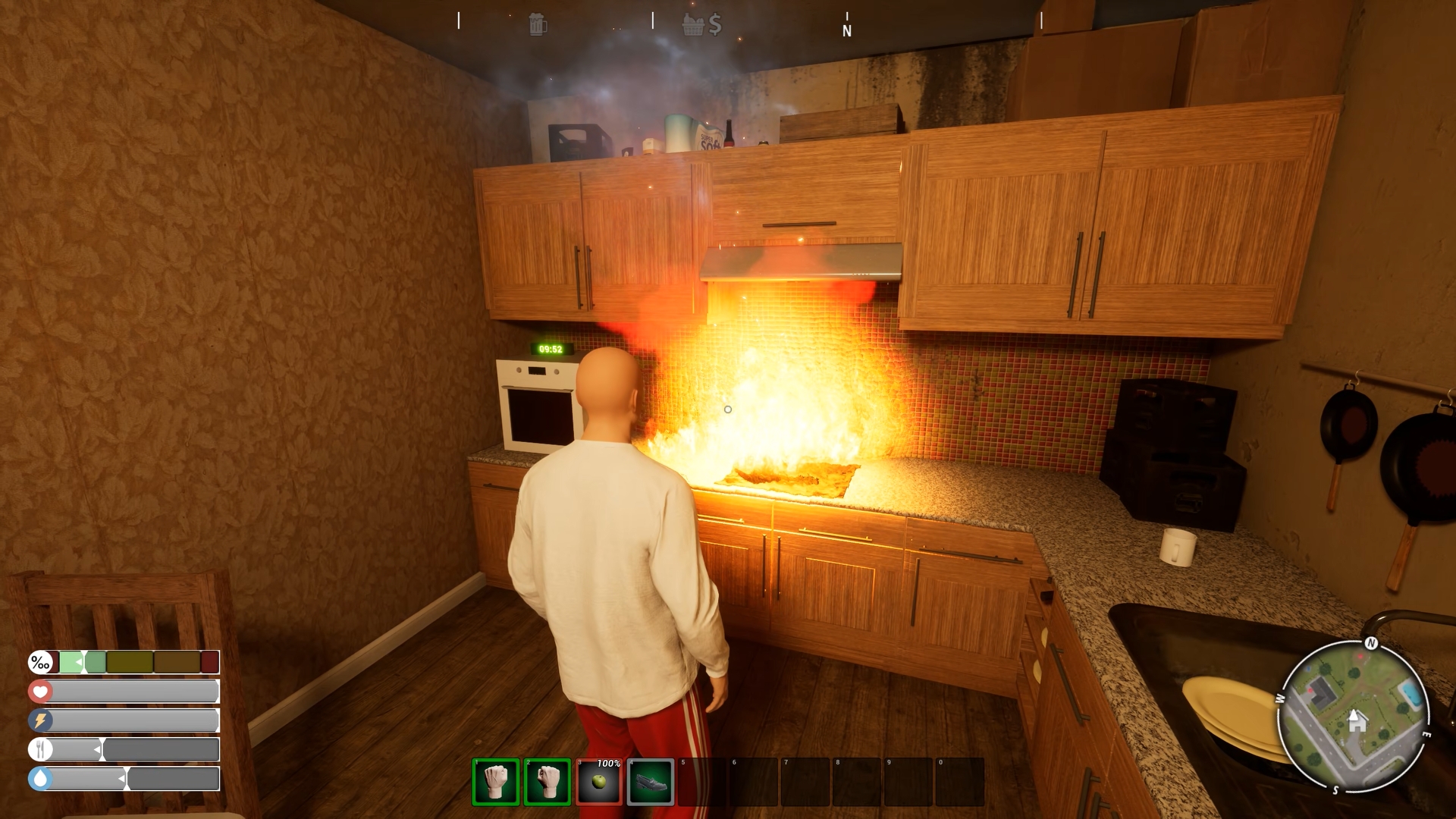Select the green apple hotbar slot

coord(599,782)
